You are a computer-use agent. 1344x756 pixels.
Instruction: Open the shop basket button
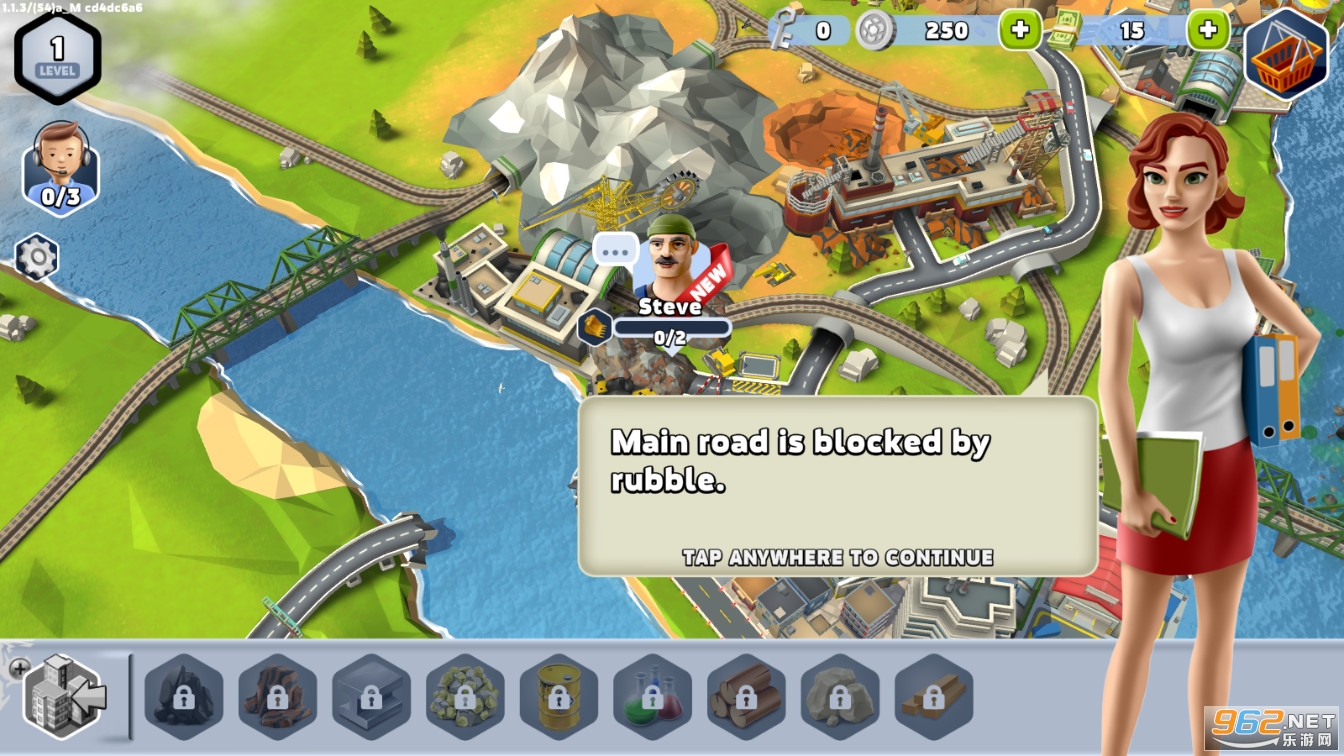click(1286, 54)
